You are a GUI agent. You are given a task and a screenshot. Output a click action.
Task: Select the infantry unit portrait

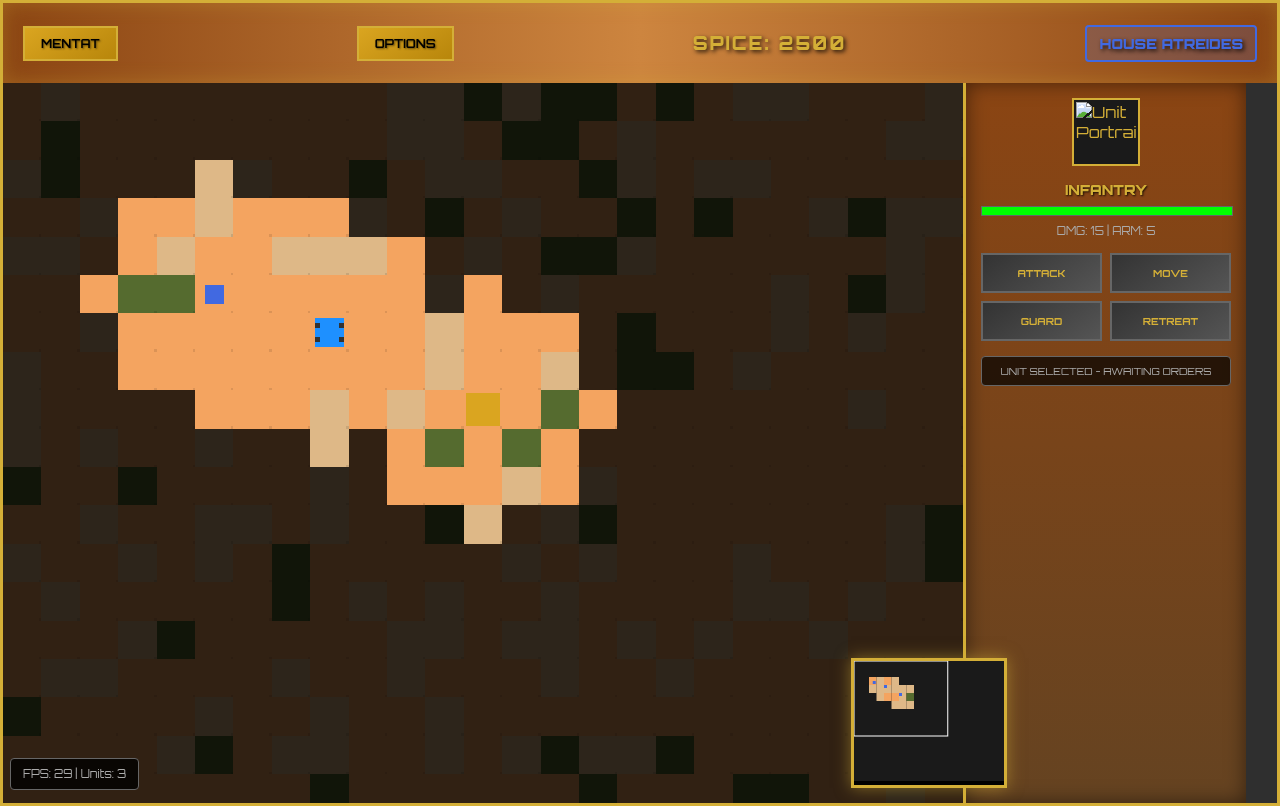point(1105,132)
